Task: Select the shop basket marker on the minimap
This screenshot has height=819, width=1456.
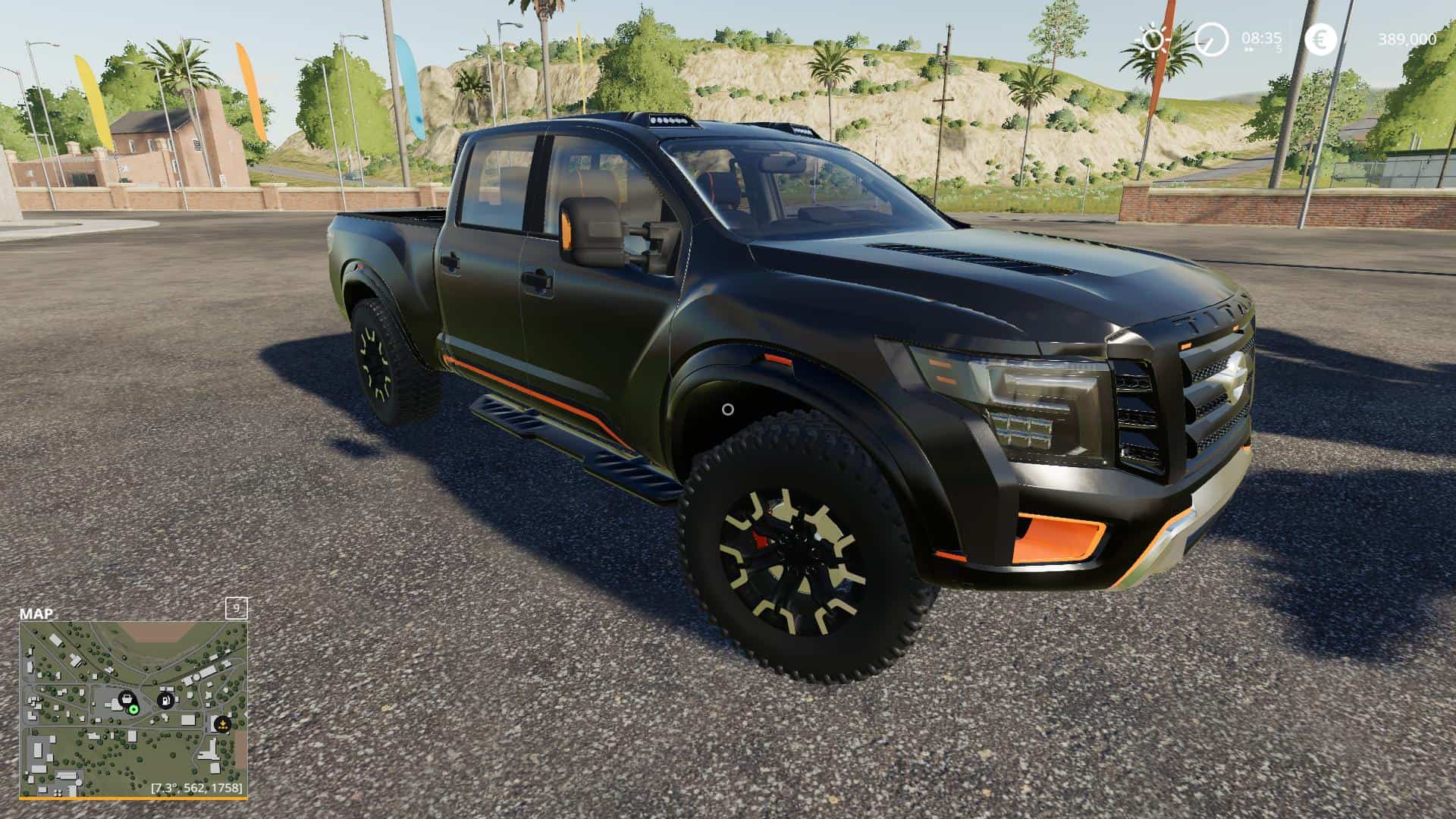Action: pos(128,699)
